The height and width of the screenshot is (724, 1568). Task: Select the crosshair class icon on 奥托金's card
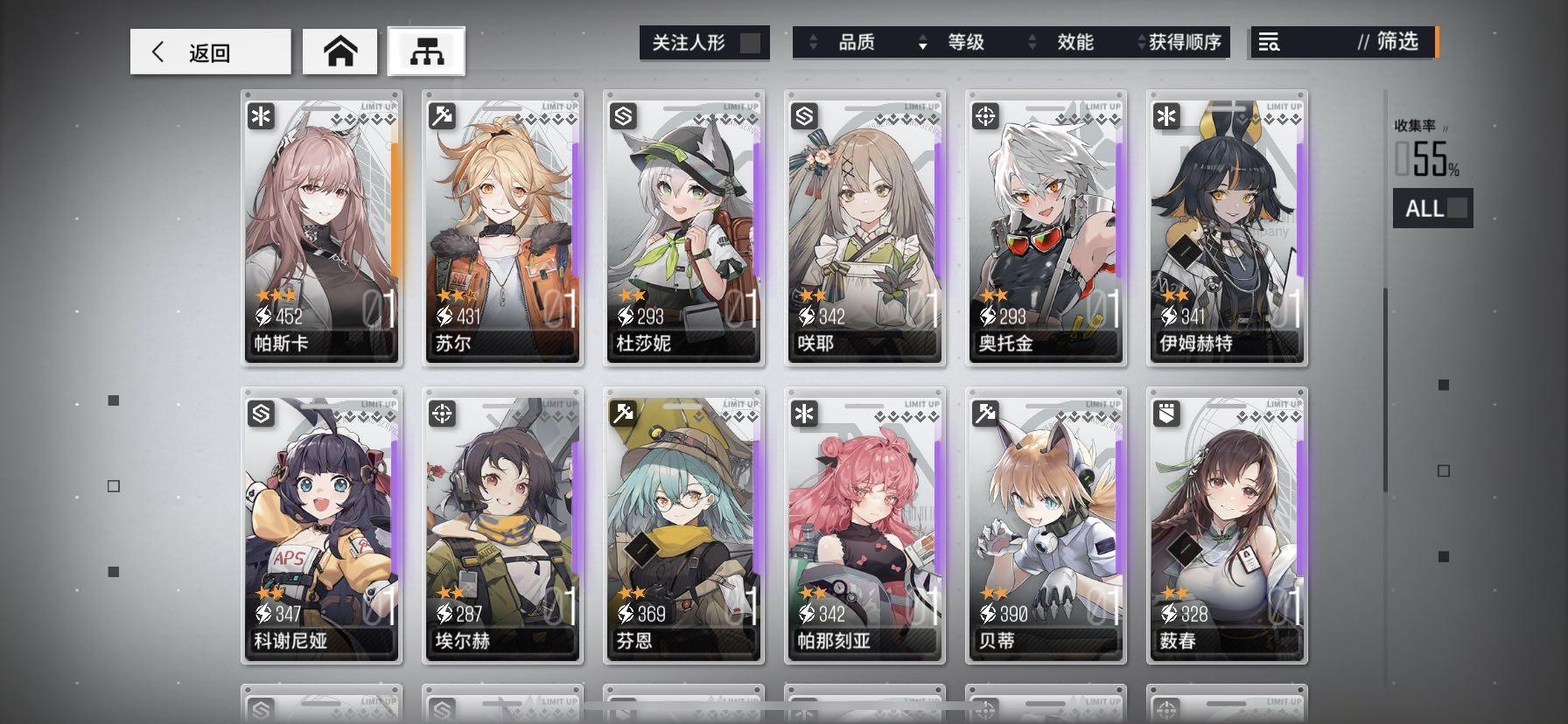point(985,115)
